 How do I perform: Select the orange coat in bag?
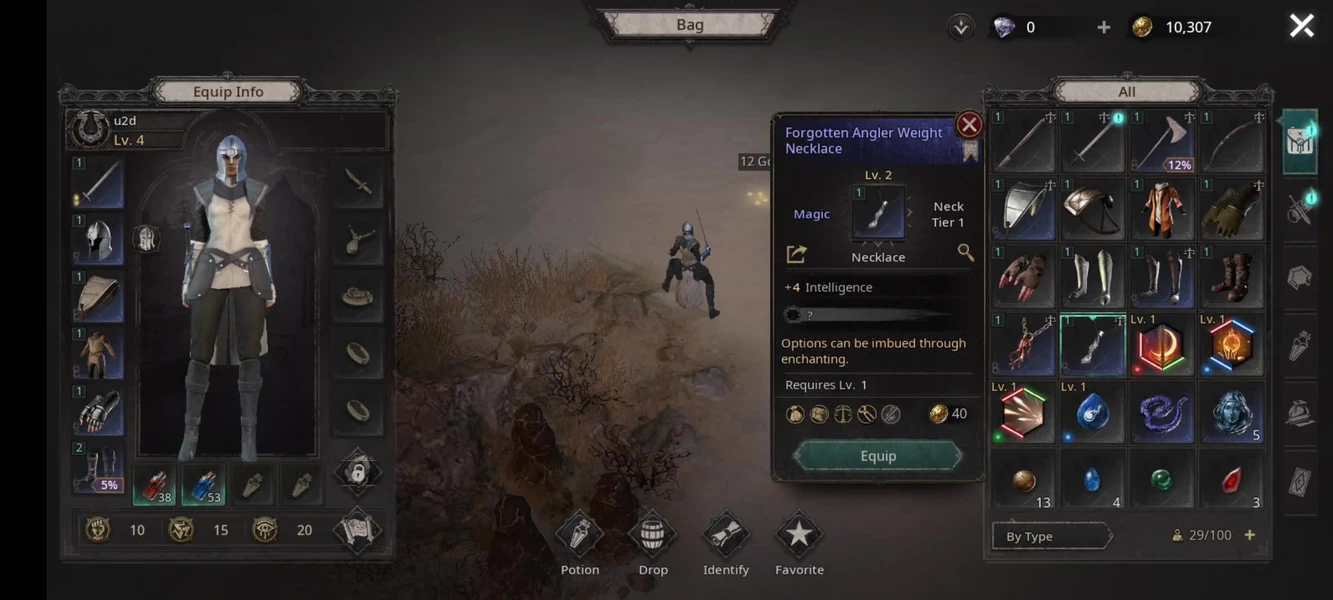[x=1161, y=210]
